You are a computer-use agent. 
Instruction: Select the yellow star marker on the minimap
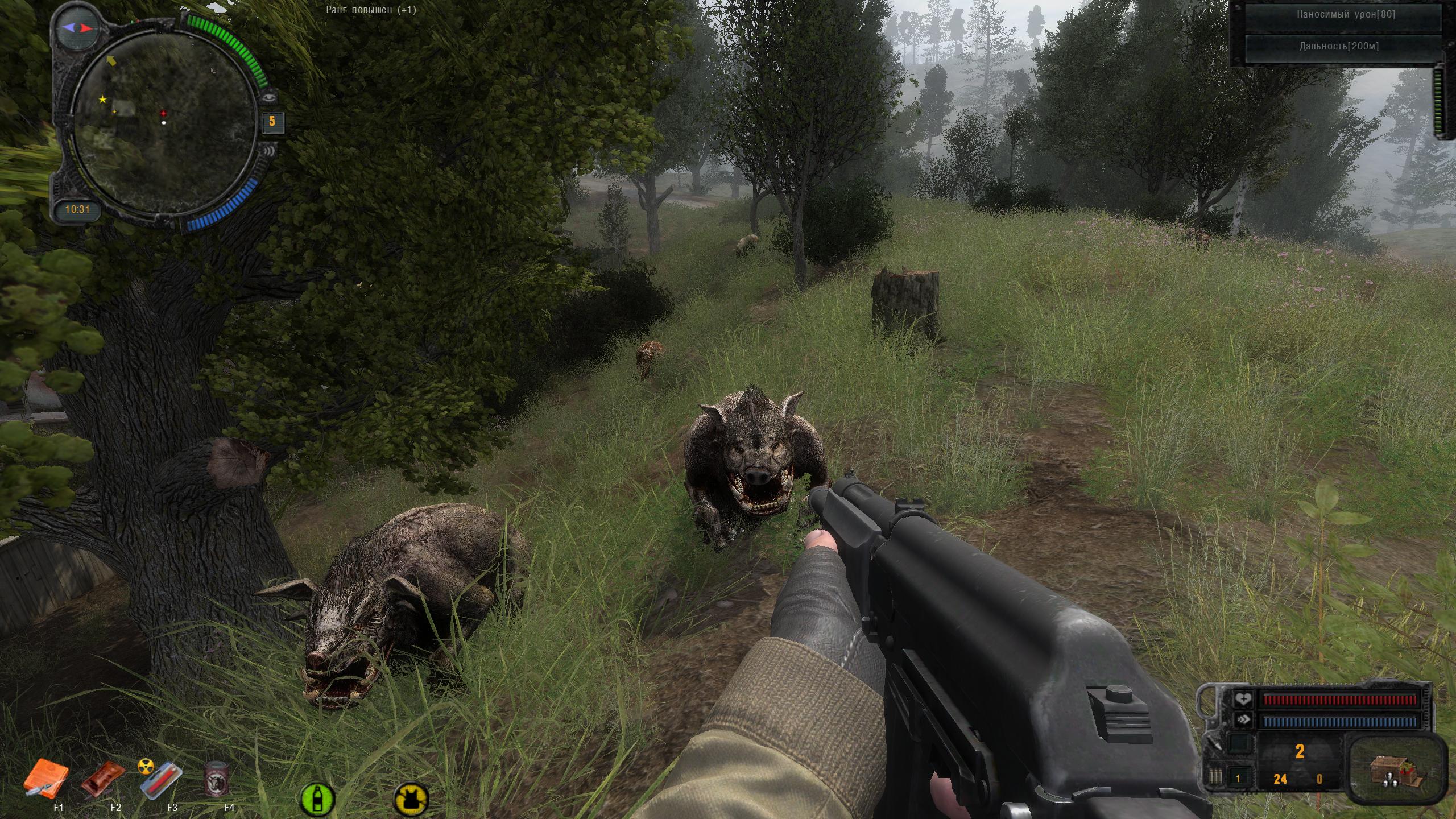tap(102, 100)
